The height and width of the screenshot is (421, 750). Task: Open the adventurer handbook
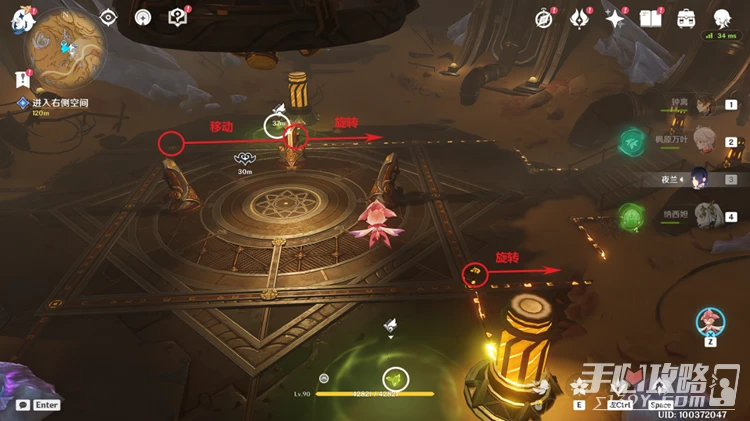[x=651, y=18]
